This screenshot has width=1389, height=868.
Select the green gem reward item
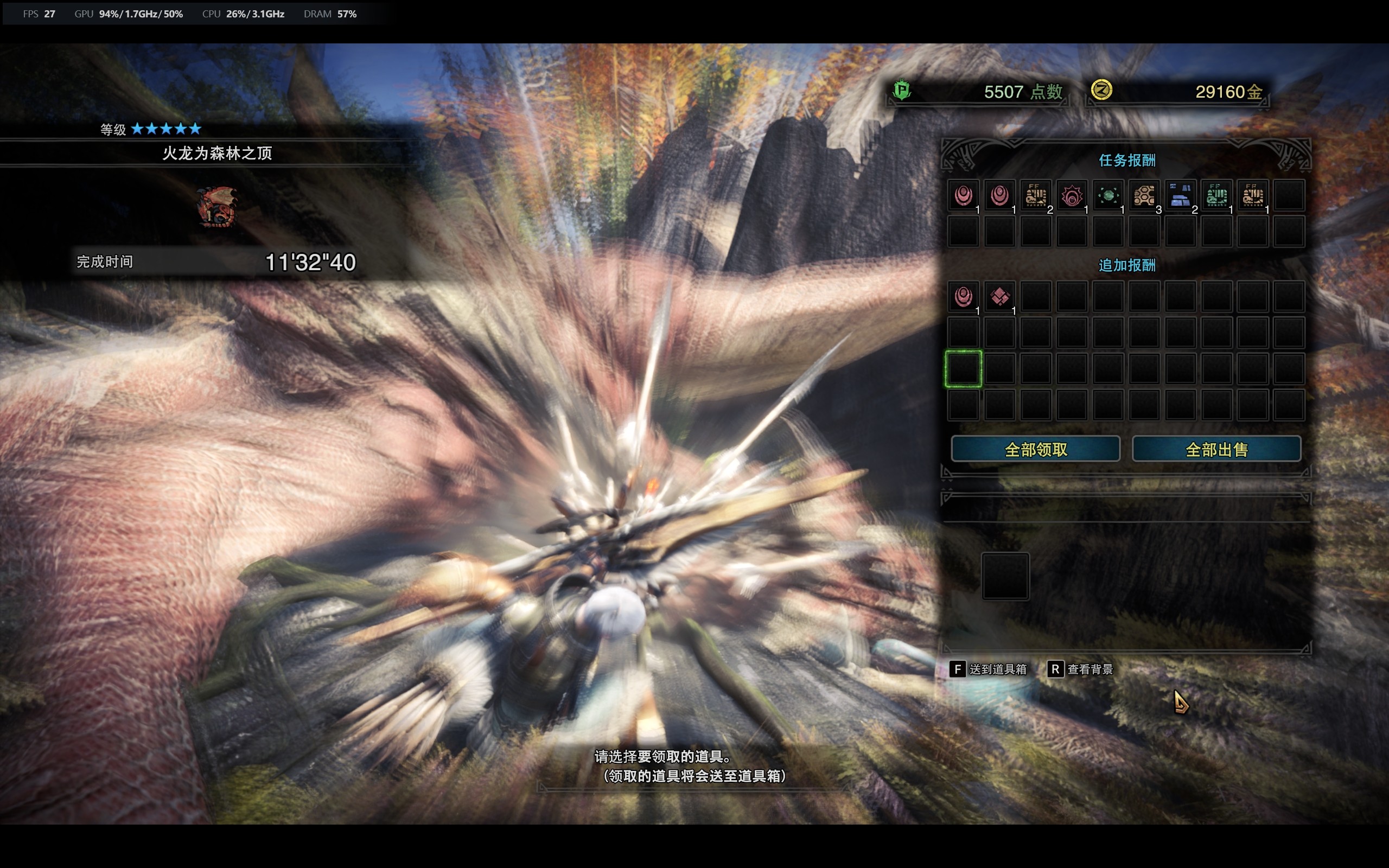1108,196
